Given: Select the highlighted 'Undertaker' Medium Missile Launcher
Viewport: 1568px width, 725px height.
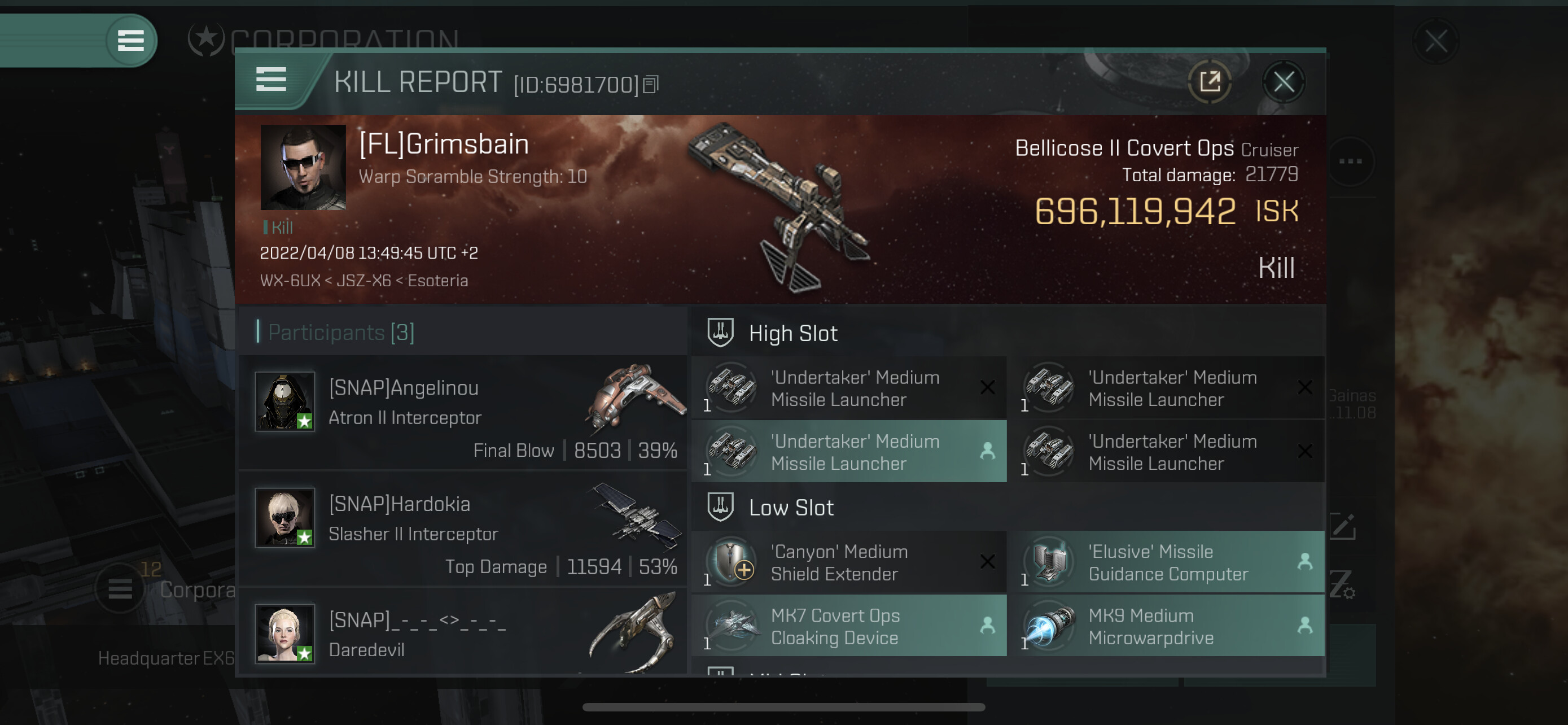Looking at the screenshot, I should click(x=848, y=452).
